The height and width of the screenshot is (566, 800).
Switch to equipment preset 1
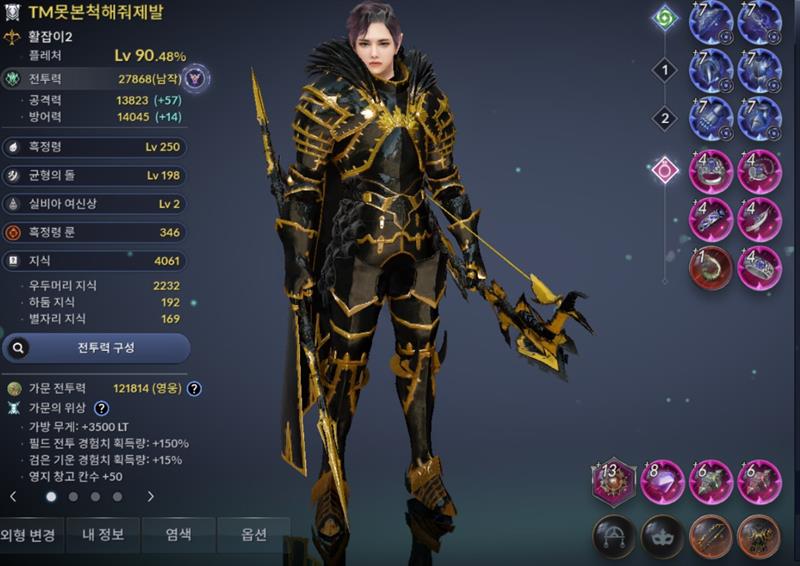(665, 71)
